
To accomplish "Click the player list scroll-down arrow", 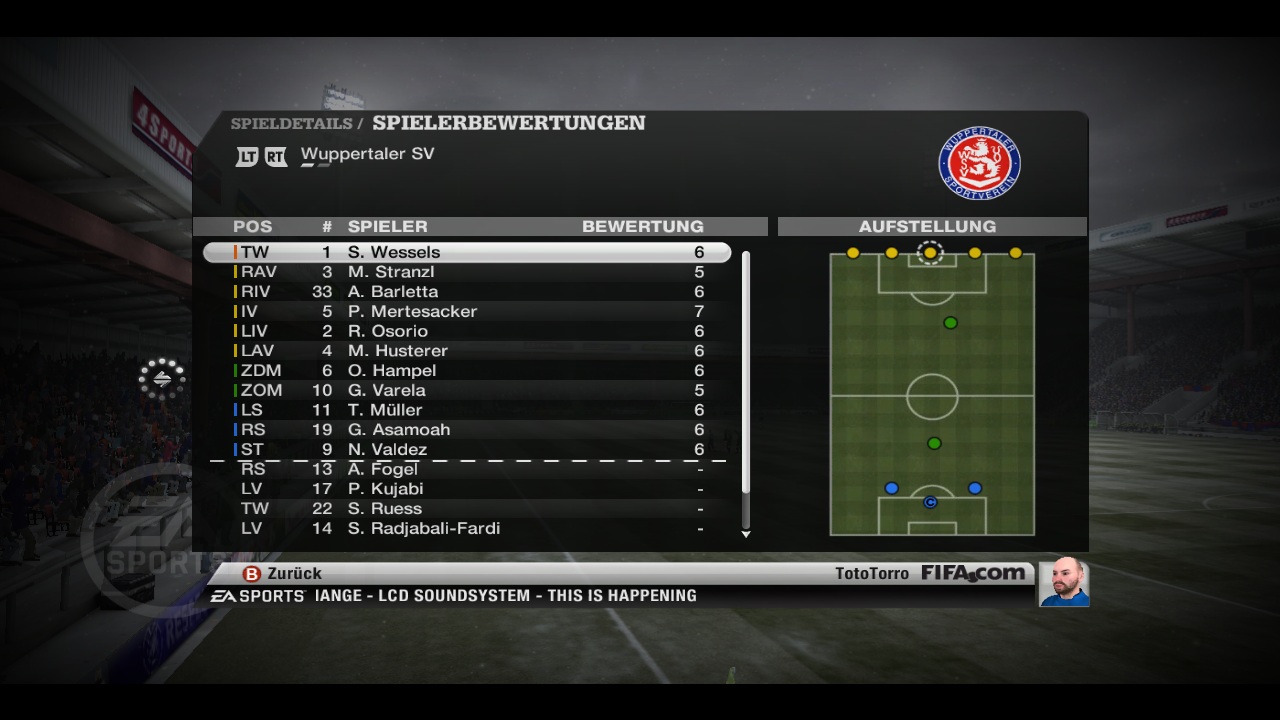I will click(x=746, y=534).
